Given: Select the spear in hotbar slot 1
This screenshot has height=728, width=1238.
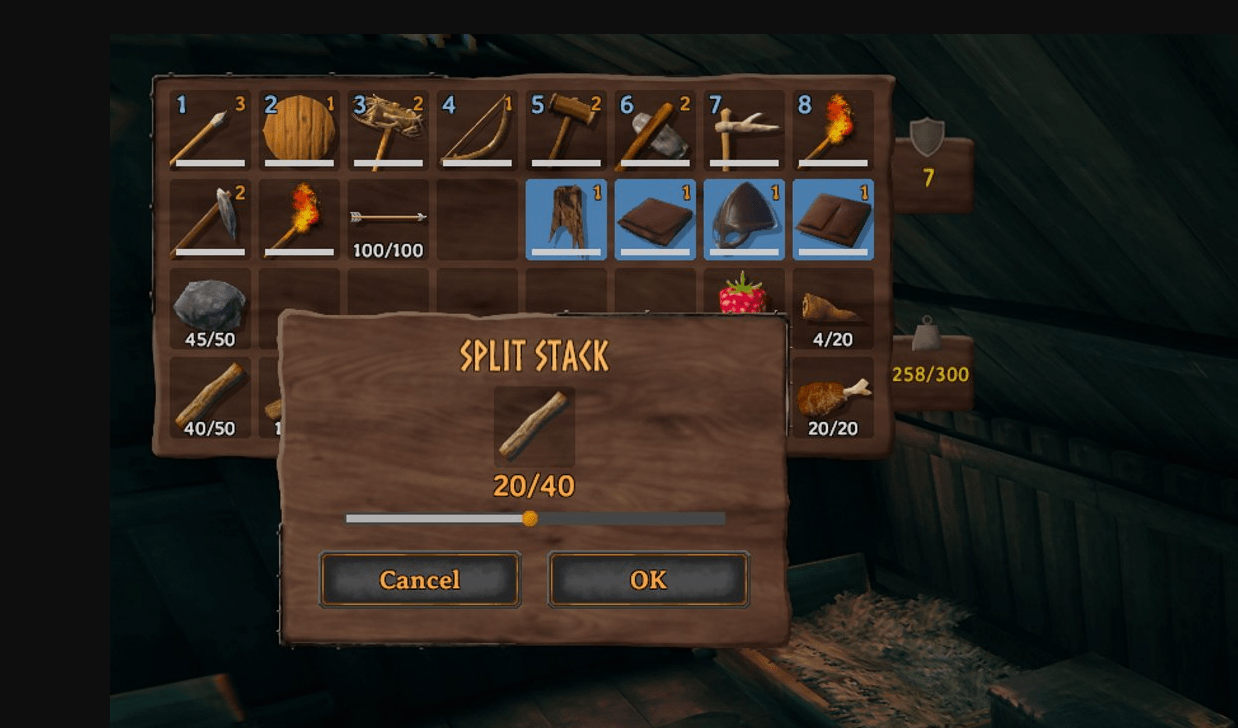Looking at the screenshot, I should pos(210,130).
